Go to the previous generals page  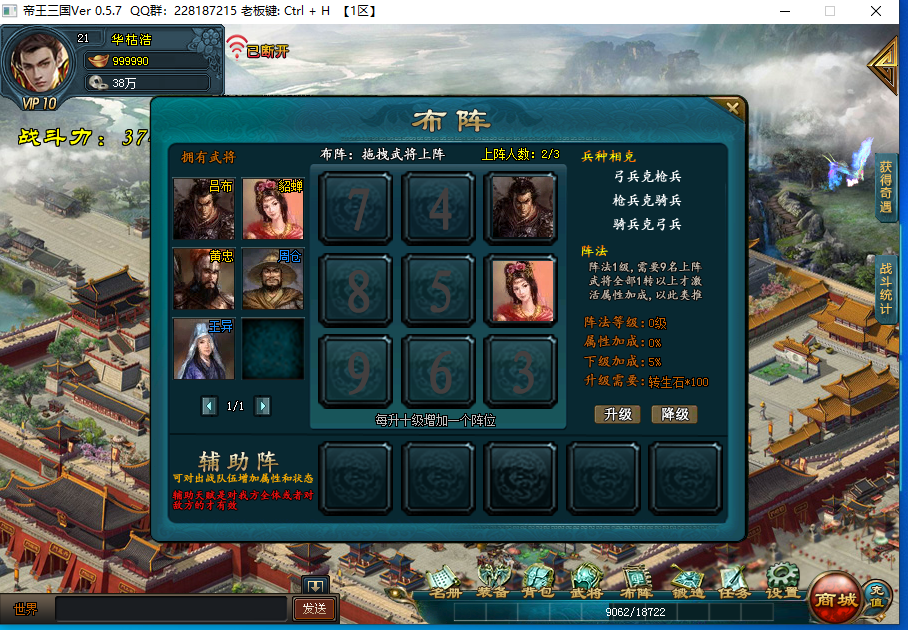click(x=209, y=406)
